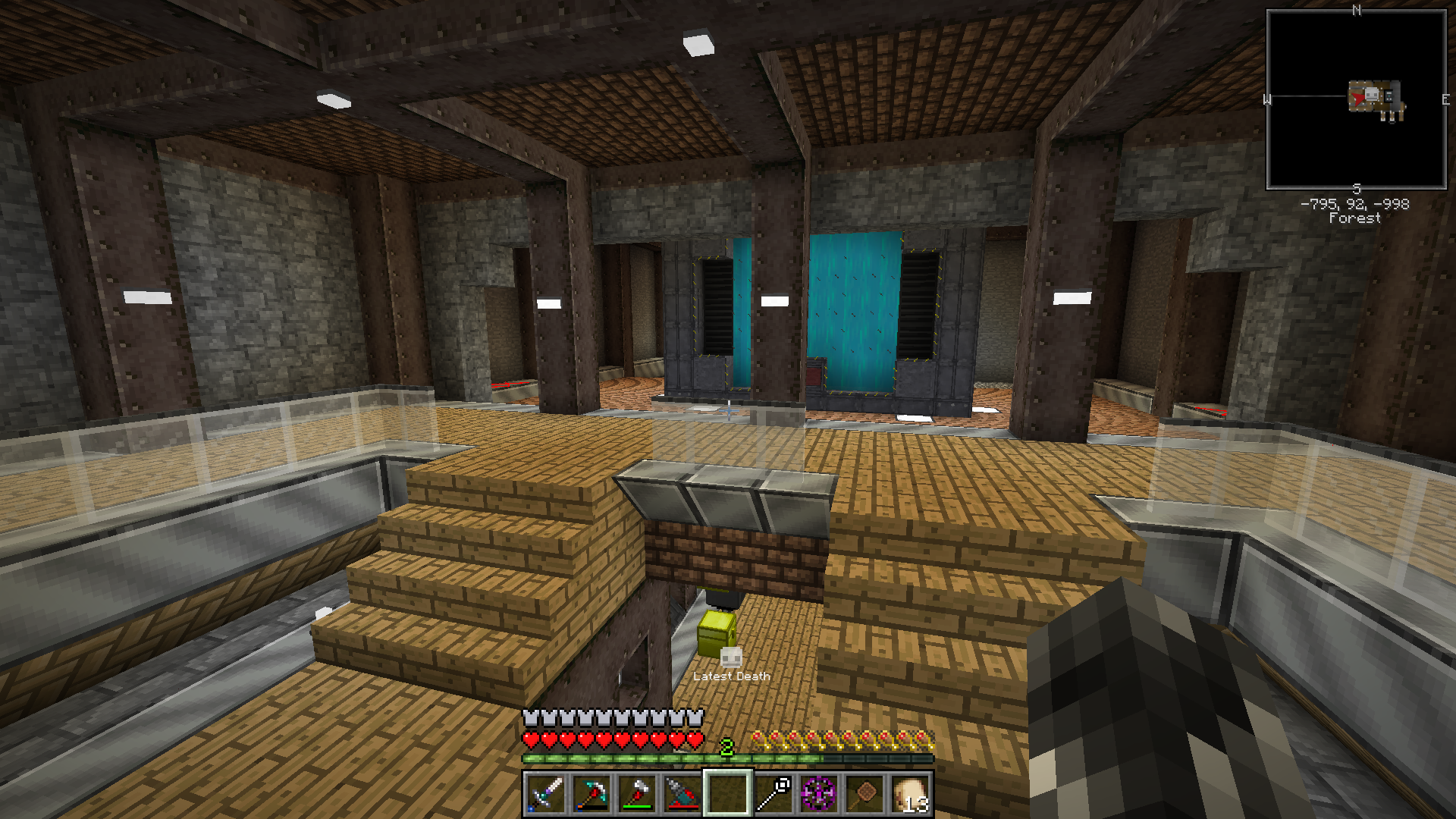This screenshot has height=819, width=1456.
Task: Select the mining drill hotbar slot
Action: coord(682,794)
